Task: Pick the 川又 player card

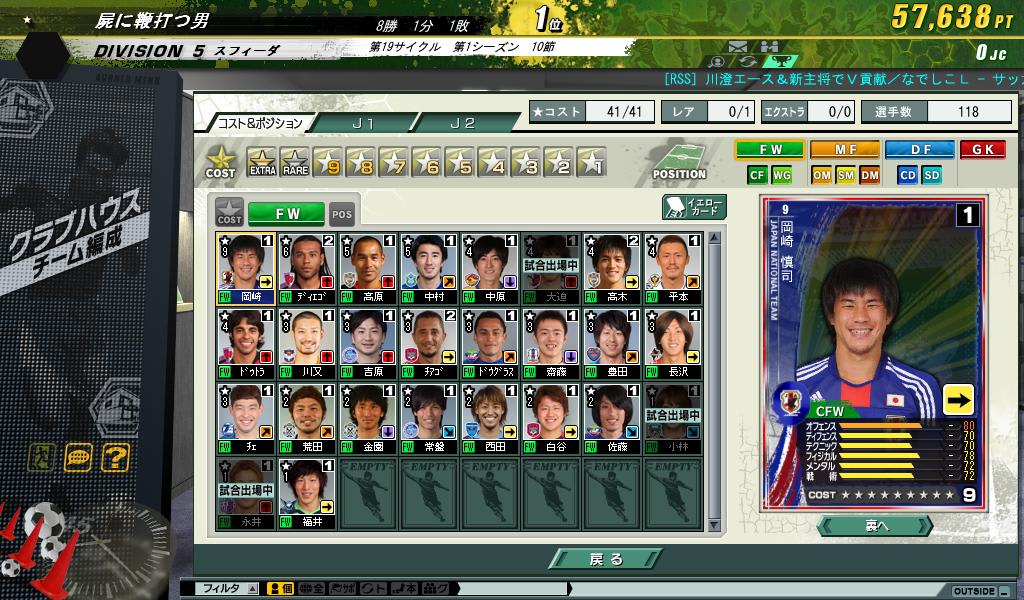Action: 307,344
